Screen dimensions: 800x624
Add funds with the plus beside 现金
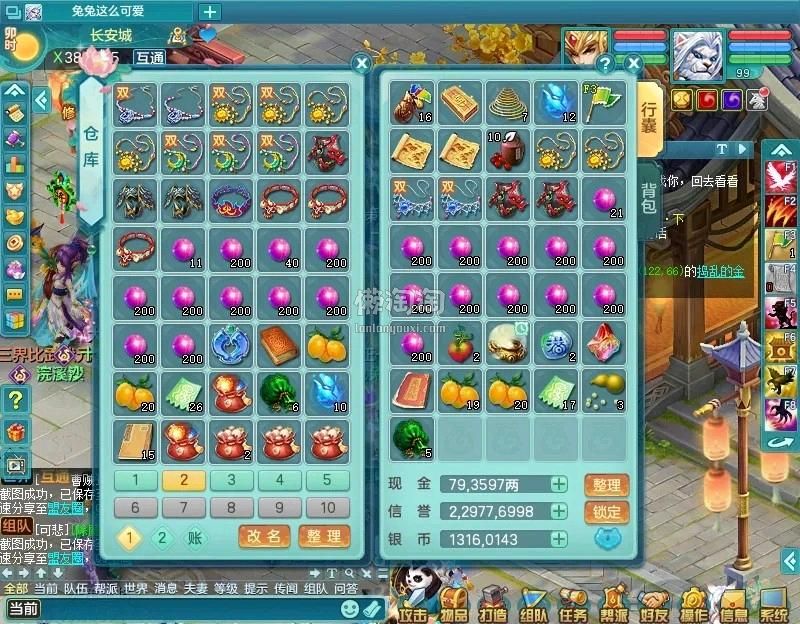point(559,485)
